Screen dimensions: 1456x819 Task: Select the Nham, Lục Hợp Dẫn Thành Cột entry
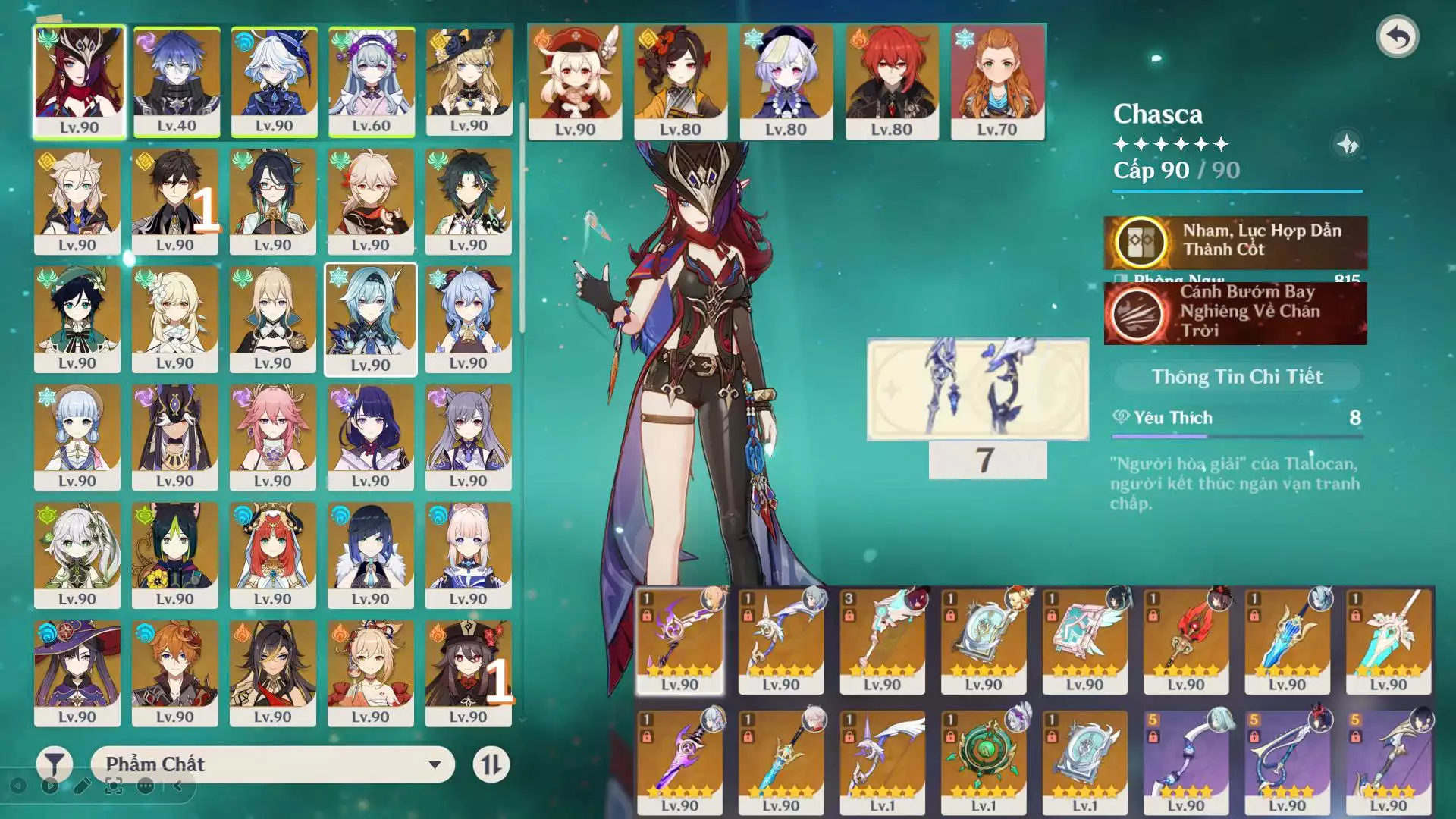click(1235, 241)
